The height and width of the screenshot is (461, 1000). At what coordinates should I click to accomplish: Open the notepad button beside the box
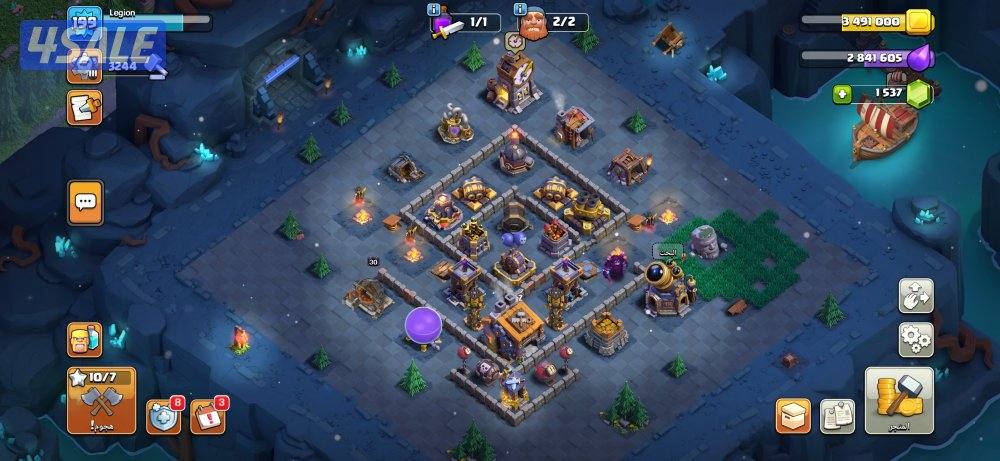tap(837, 416)
